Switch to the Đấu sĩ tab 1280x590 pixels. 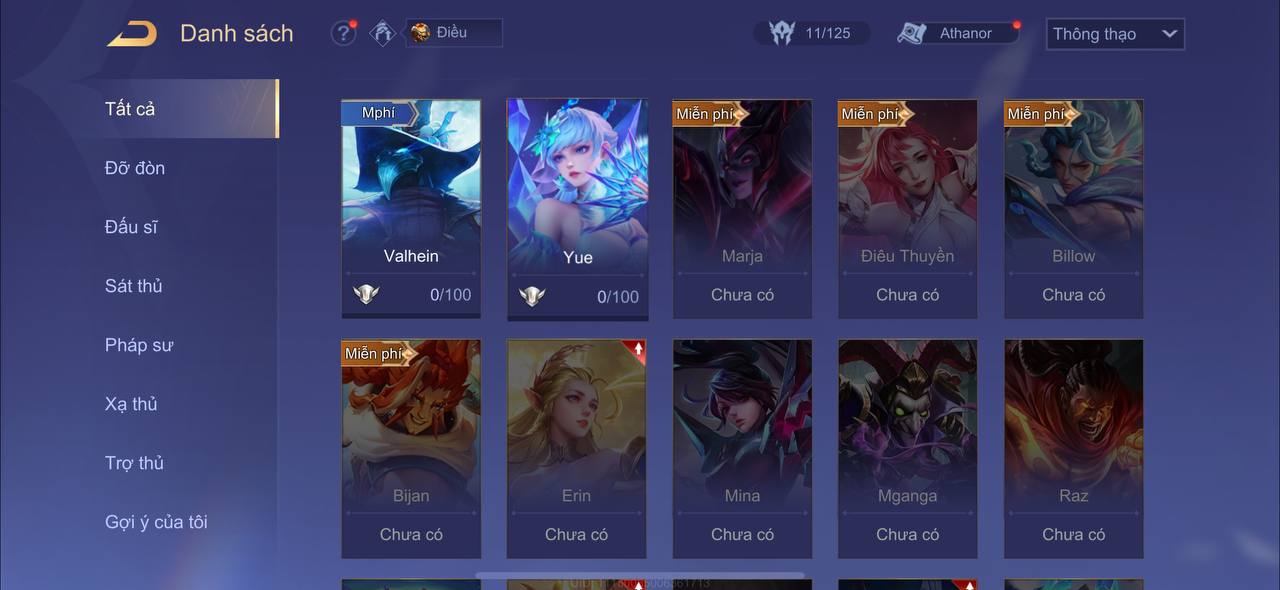pyautogui.click(x=131, y=227)
